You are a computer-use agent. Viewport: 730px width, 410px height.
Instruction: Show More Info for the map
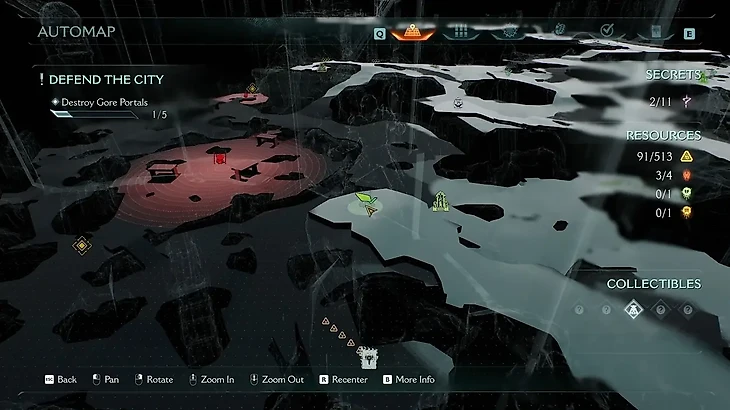(x=407, y=380)
